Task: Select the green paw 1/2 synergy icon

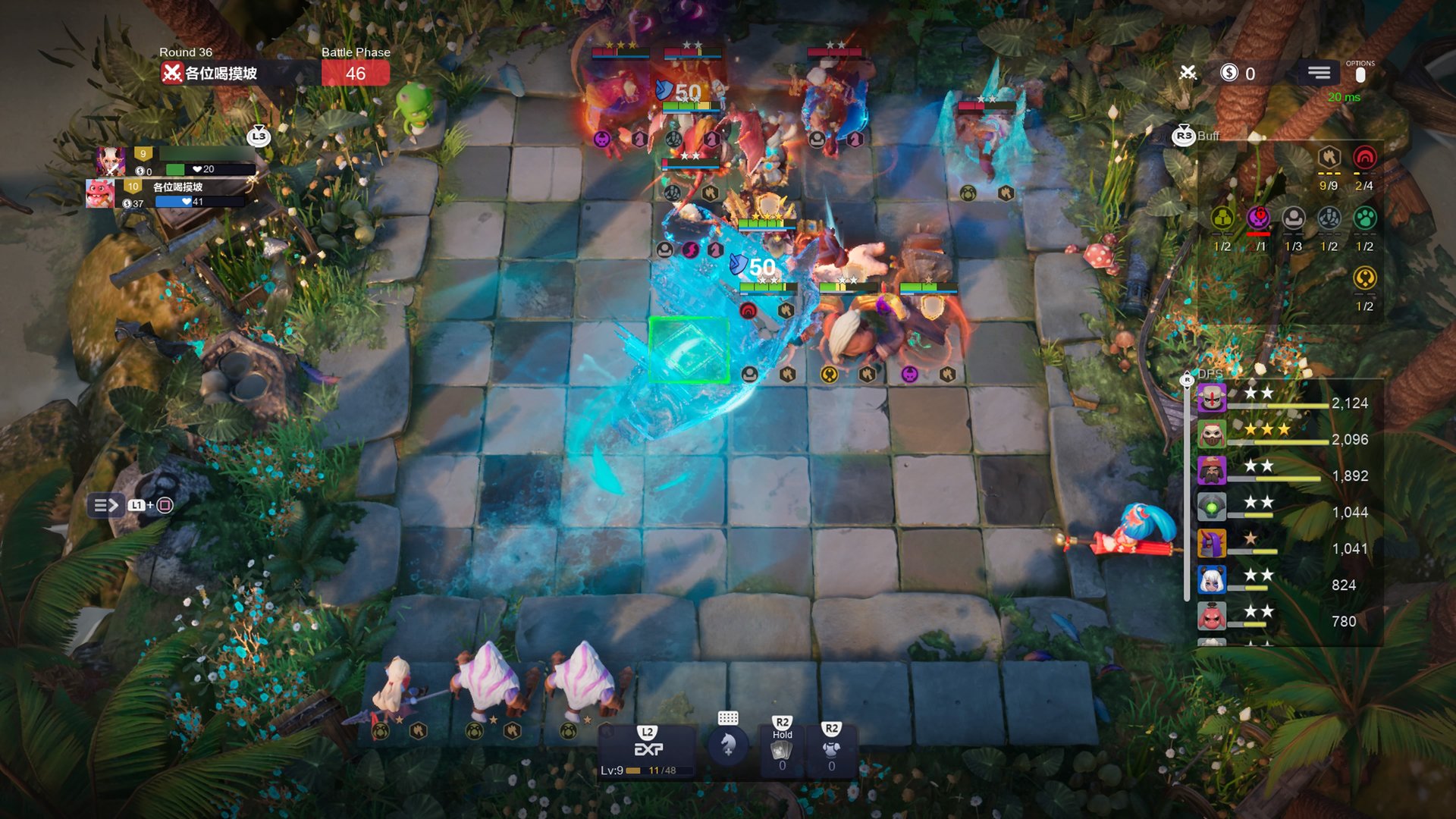Action: pos(1364,219)
